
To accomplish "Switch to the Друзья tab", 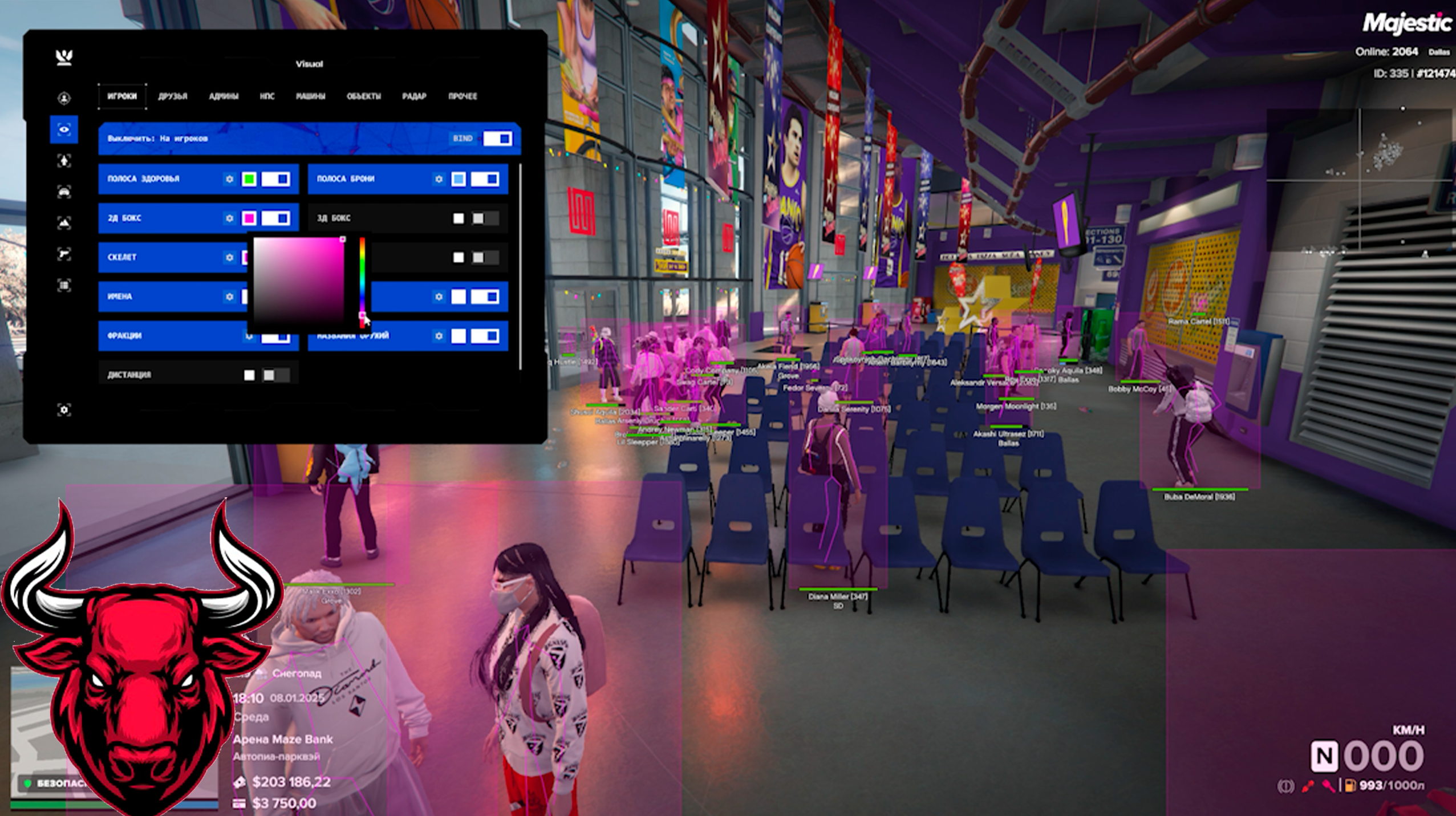I will (172, 96).
